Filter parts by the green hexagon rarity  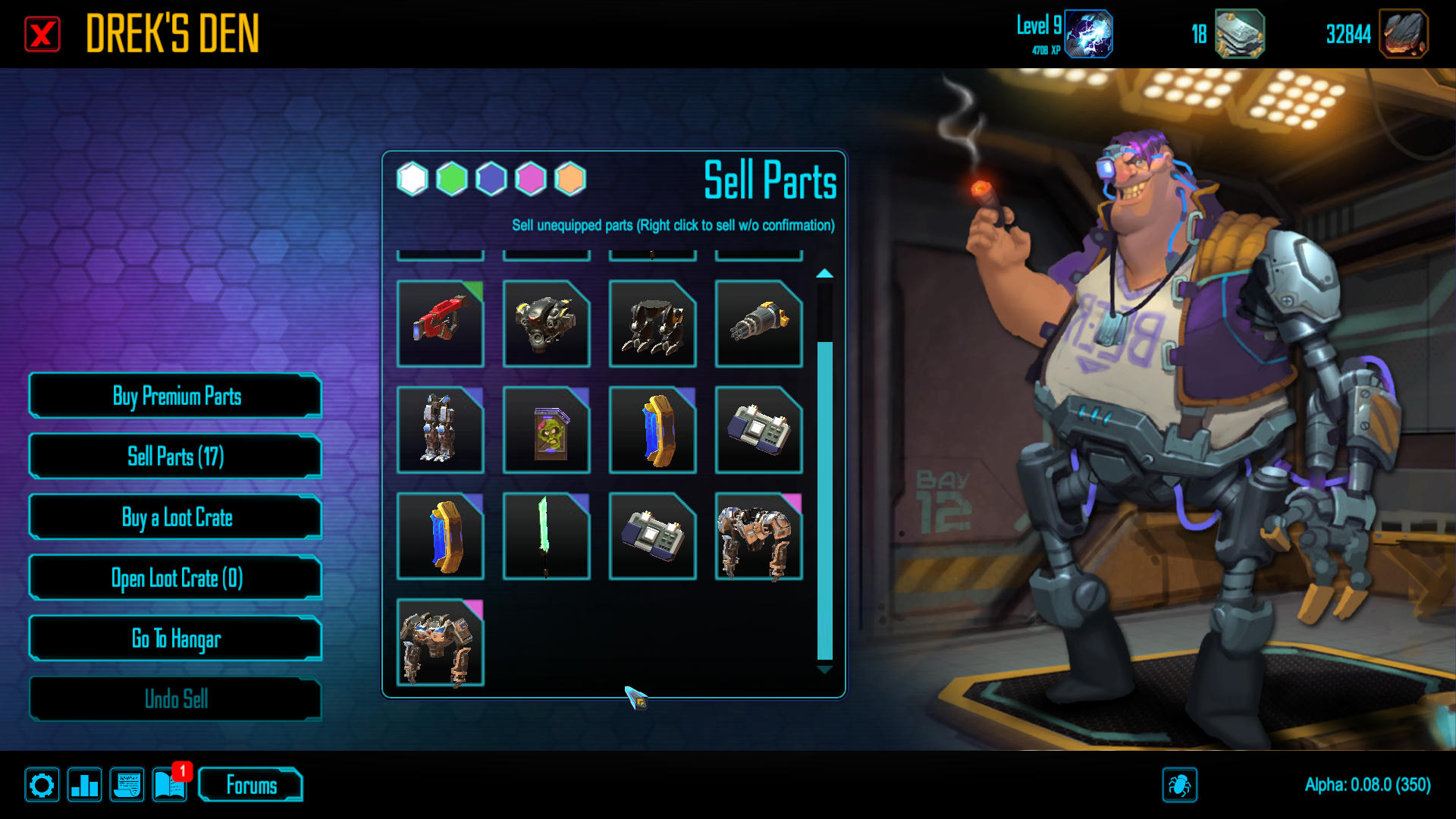(452, 180)
